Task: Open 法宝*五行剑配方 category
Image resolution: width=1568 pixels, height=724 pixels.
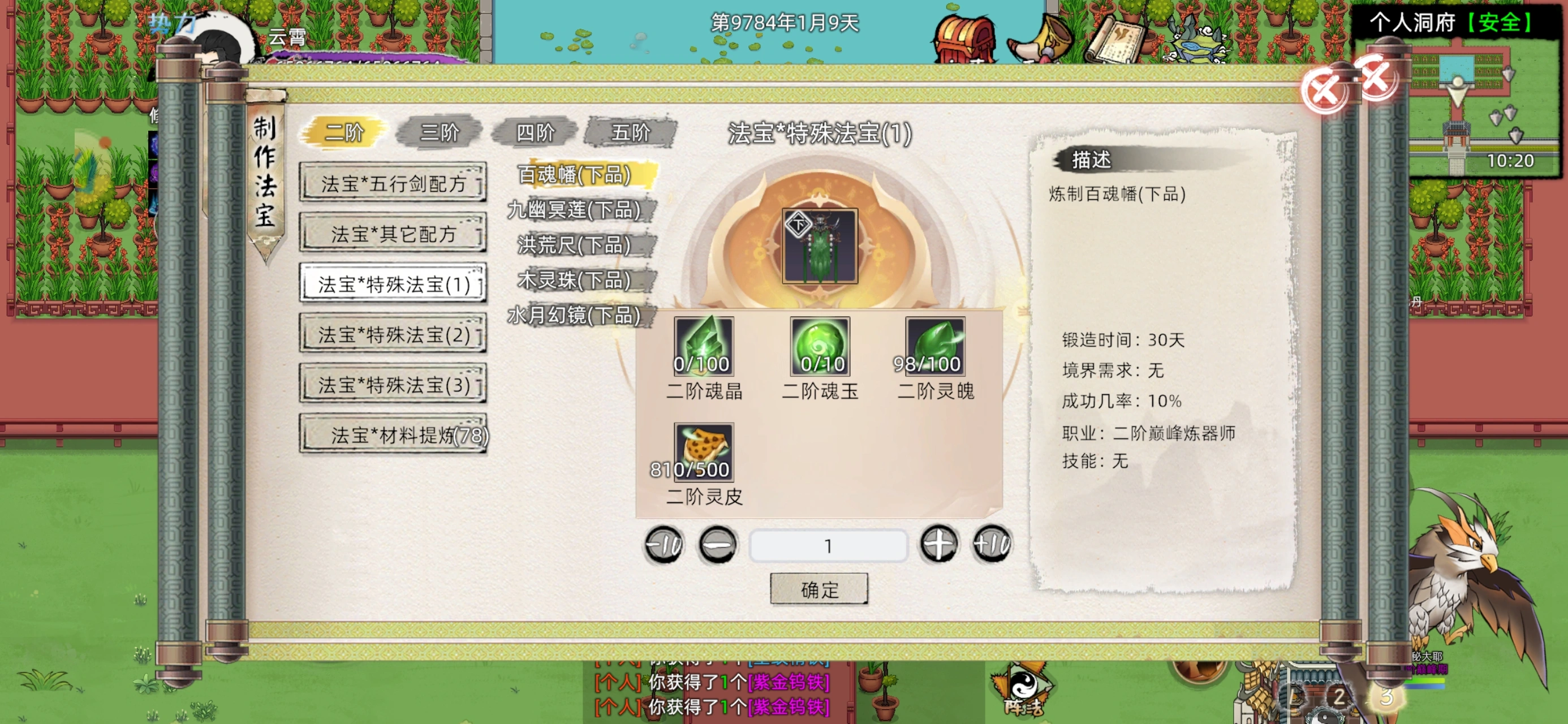Action: point(393,183)
